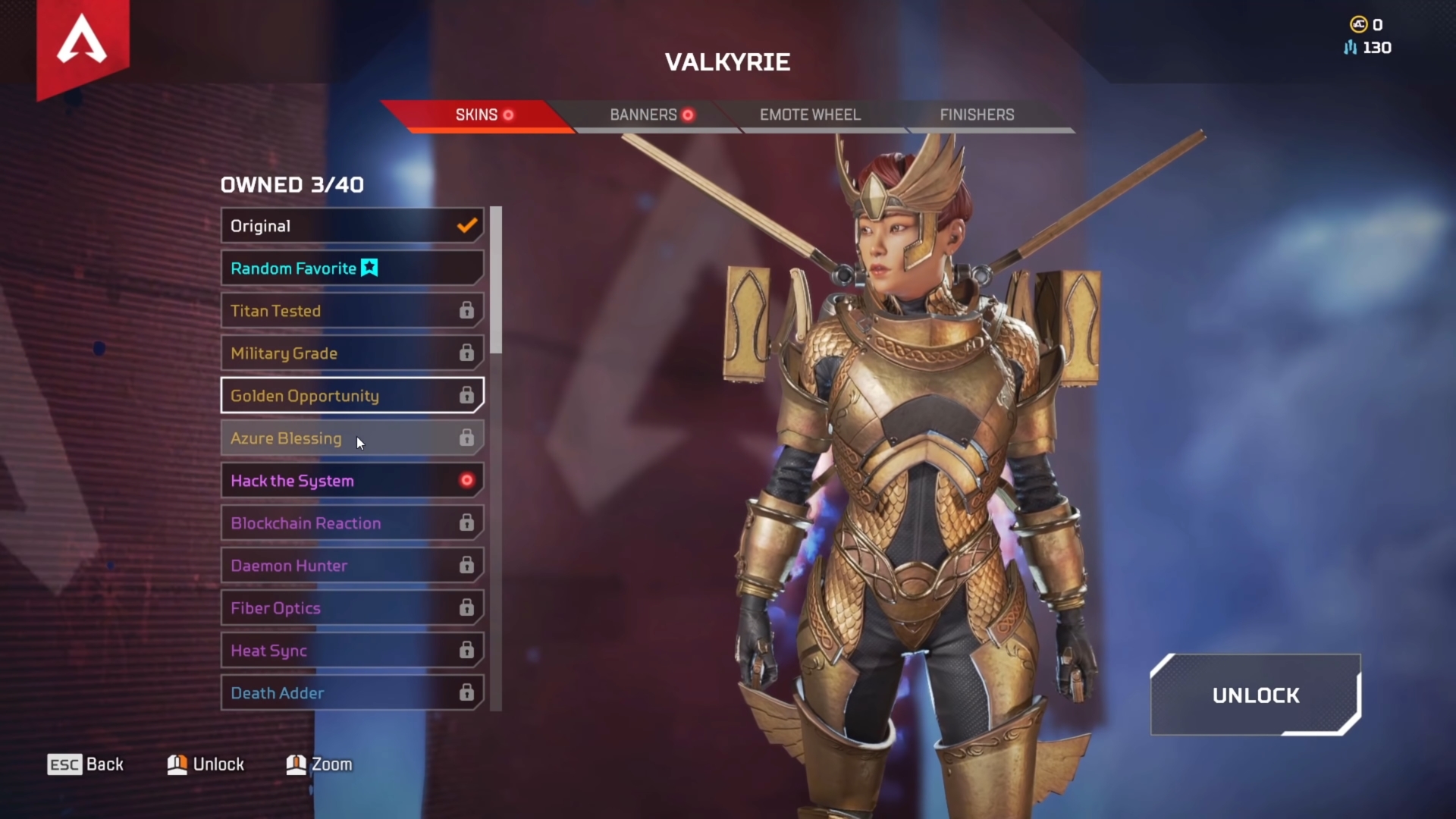Click the large Unlock button
This screenshot has width=1456, height=819.
coord(1255,695)
